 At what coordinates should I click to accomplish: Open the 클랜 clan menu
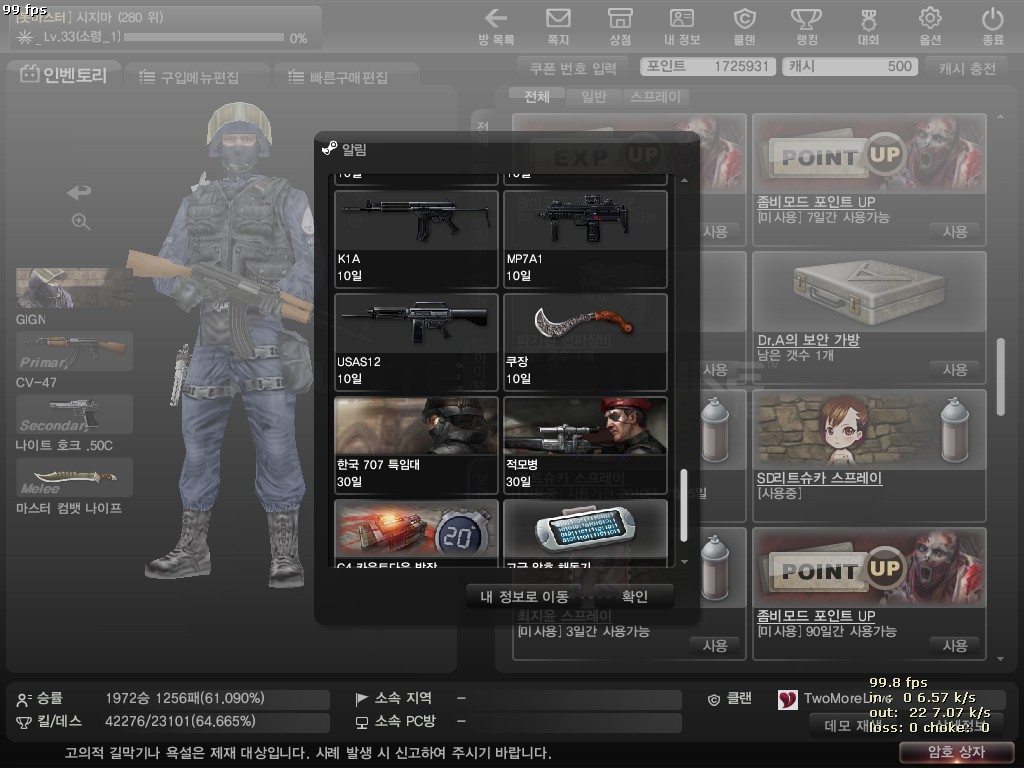point(744,26)
